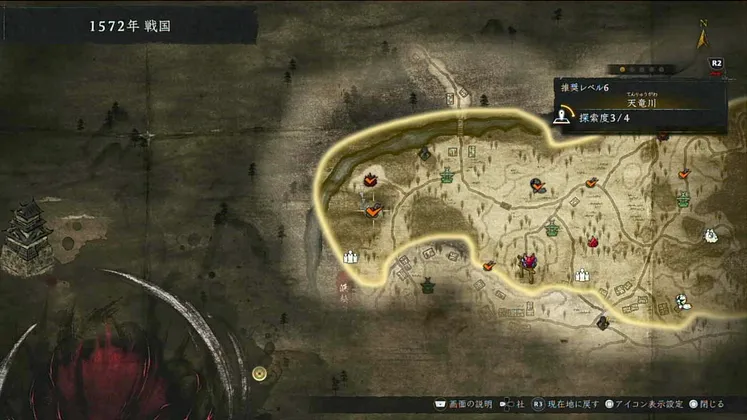Viewport: 747px width, 420px height.
Task: Click the gold coin map marker
Action: tap(260, 373)
